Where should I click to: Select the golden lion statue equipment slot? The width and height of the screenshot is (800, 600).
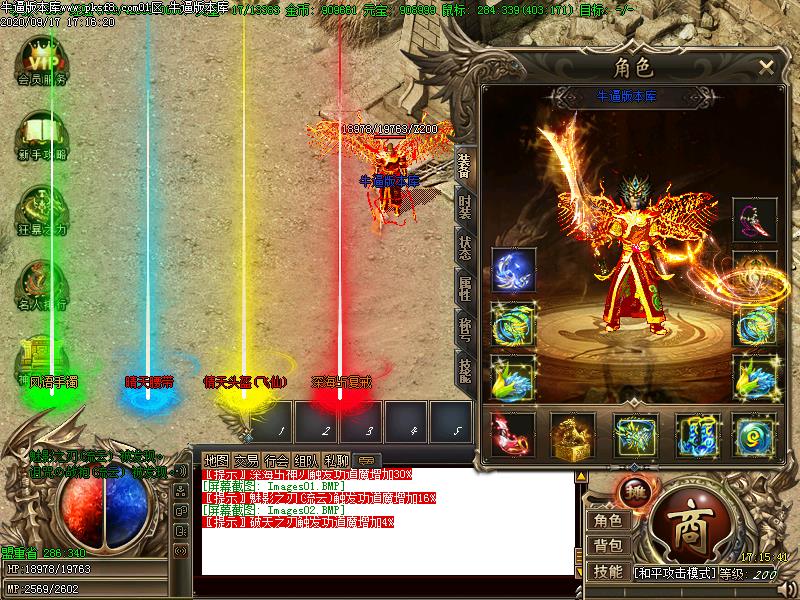click(573, 435)
